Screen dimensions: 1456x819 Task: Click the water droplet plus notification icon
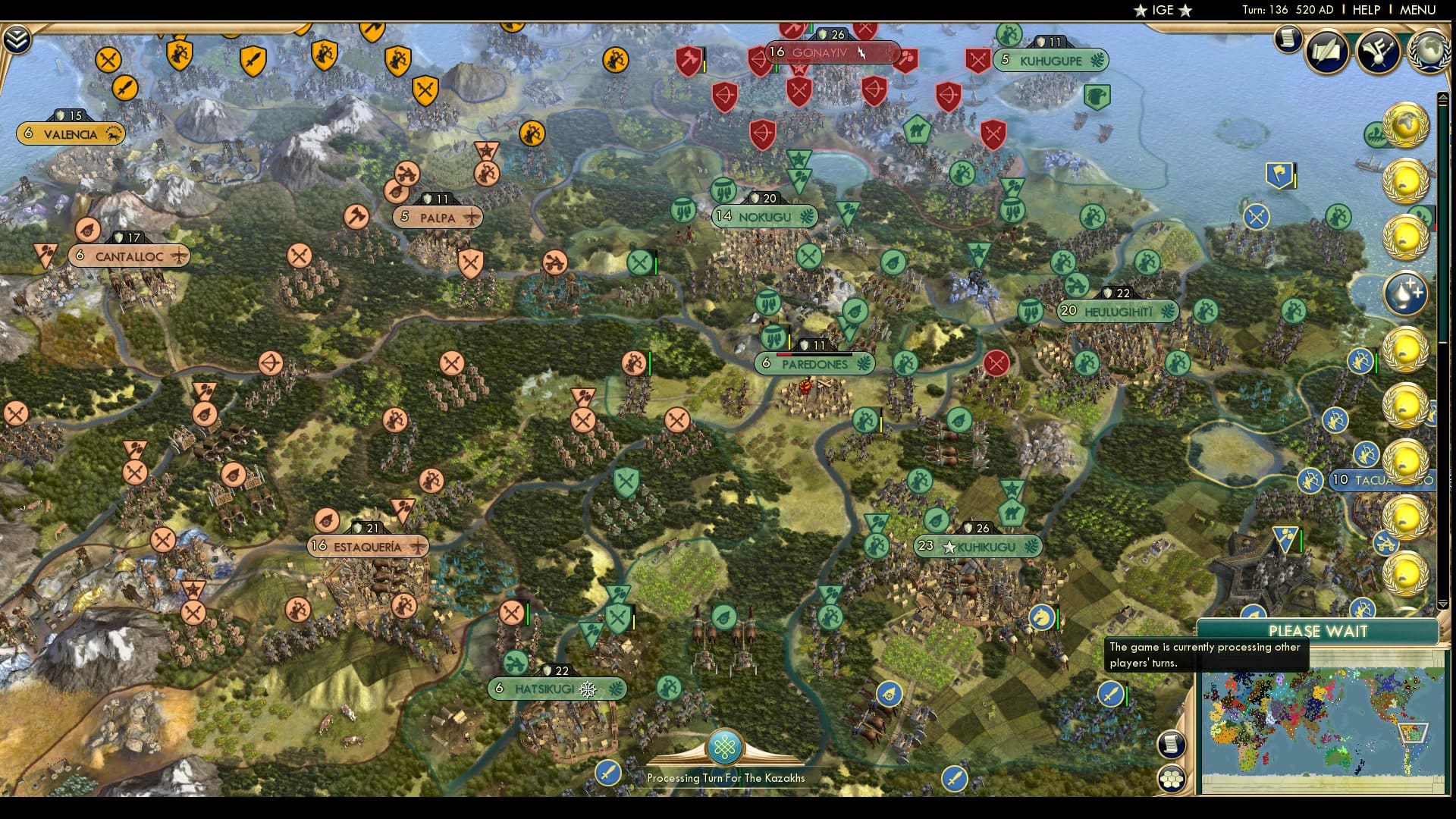1407,292
